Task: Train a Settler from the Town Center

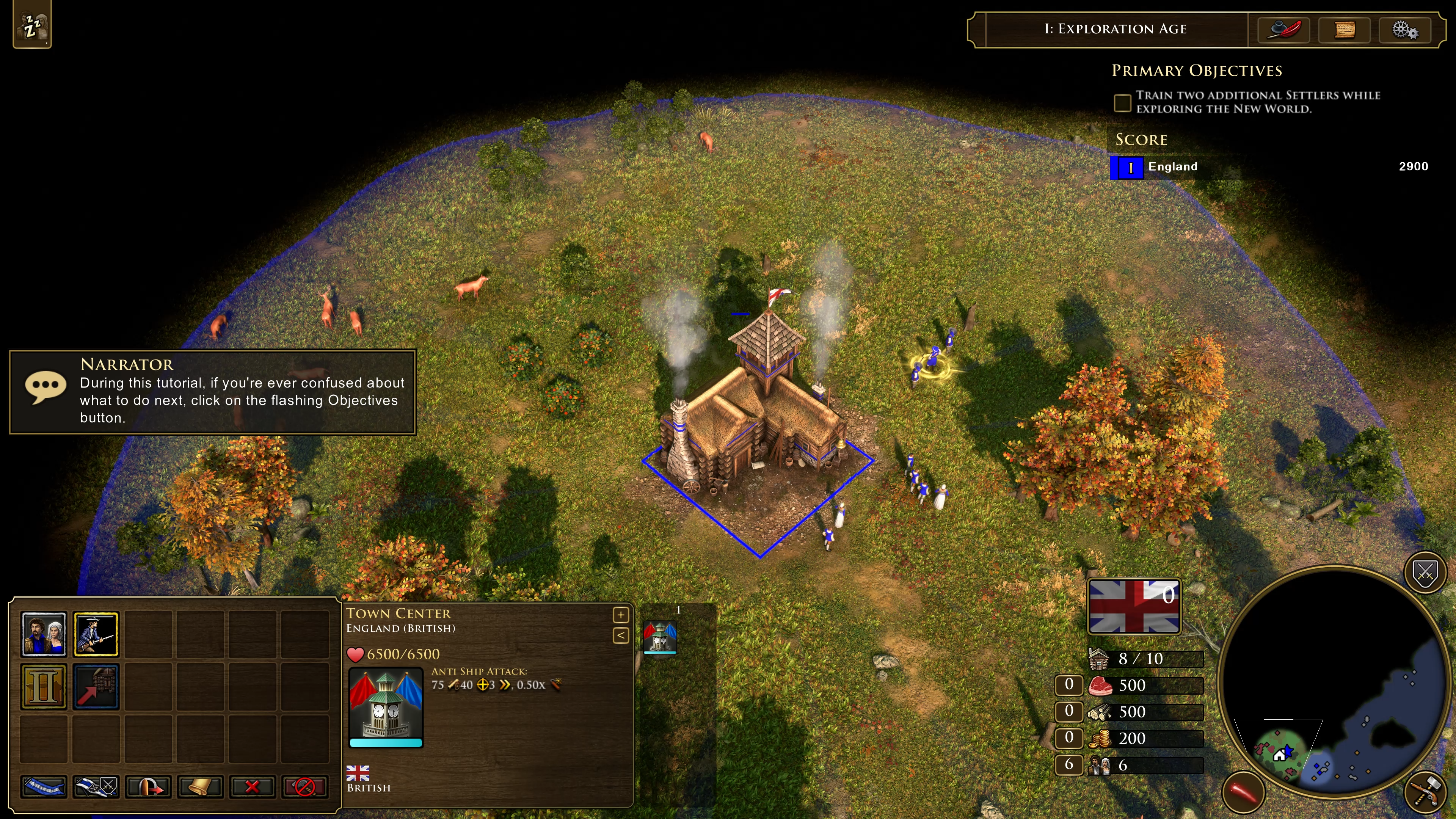Action: point(44,634)
